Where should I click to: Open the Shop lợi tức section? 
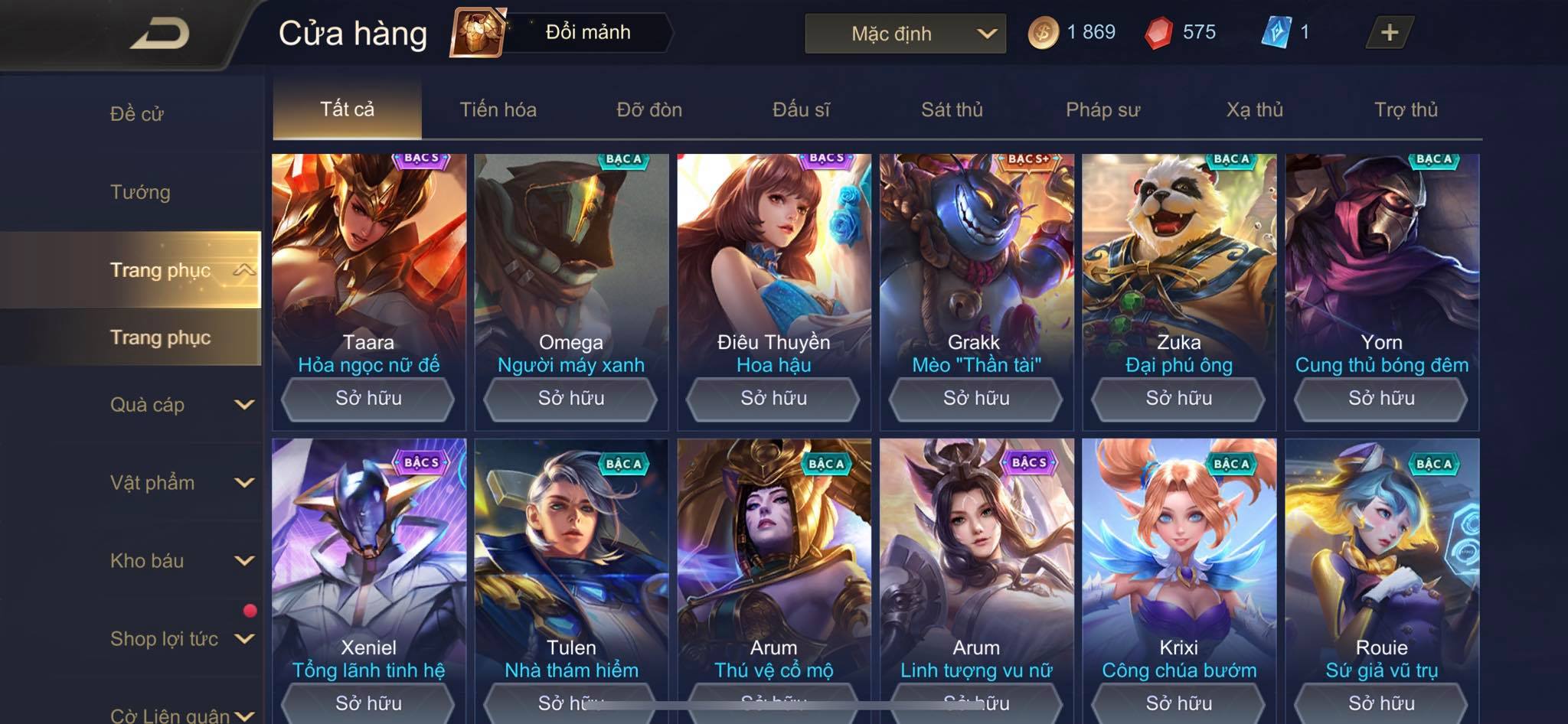[x=181, y=639]
